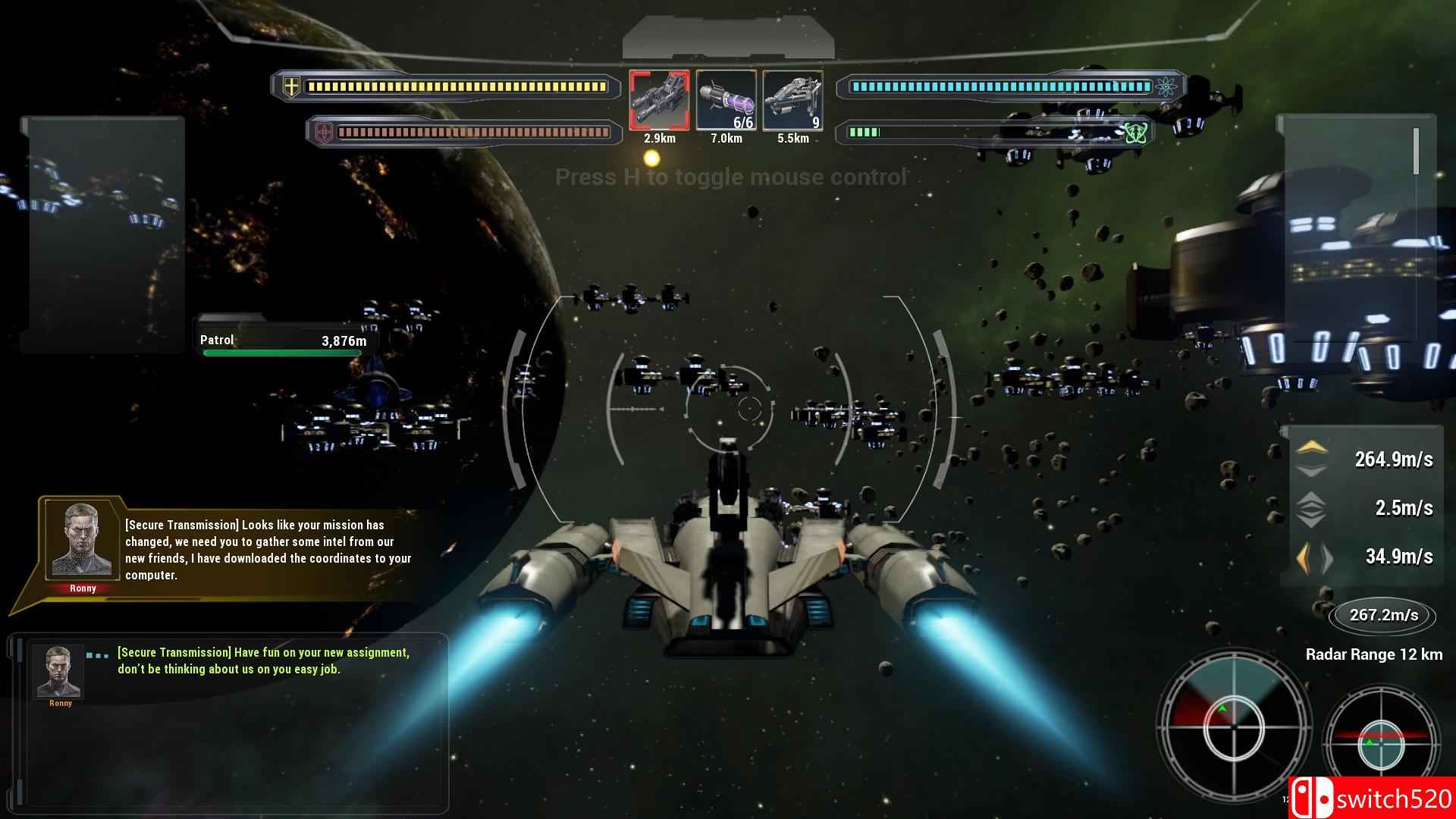Choose the purple missile launcher slot
The width and height of the screenshot is (1456, 819).
[x=726, y=101]
